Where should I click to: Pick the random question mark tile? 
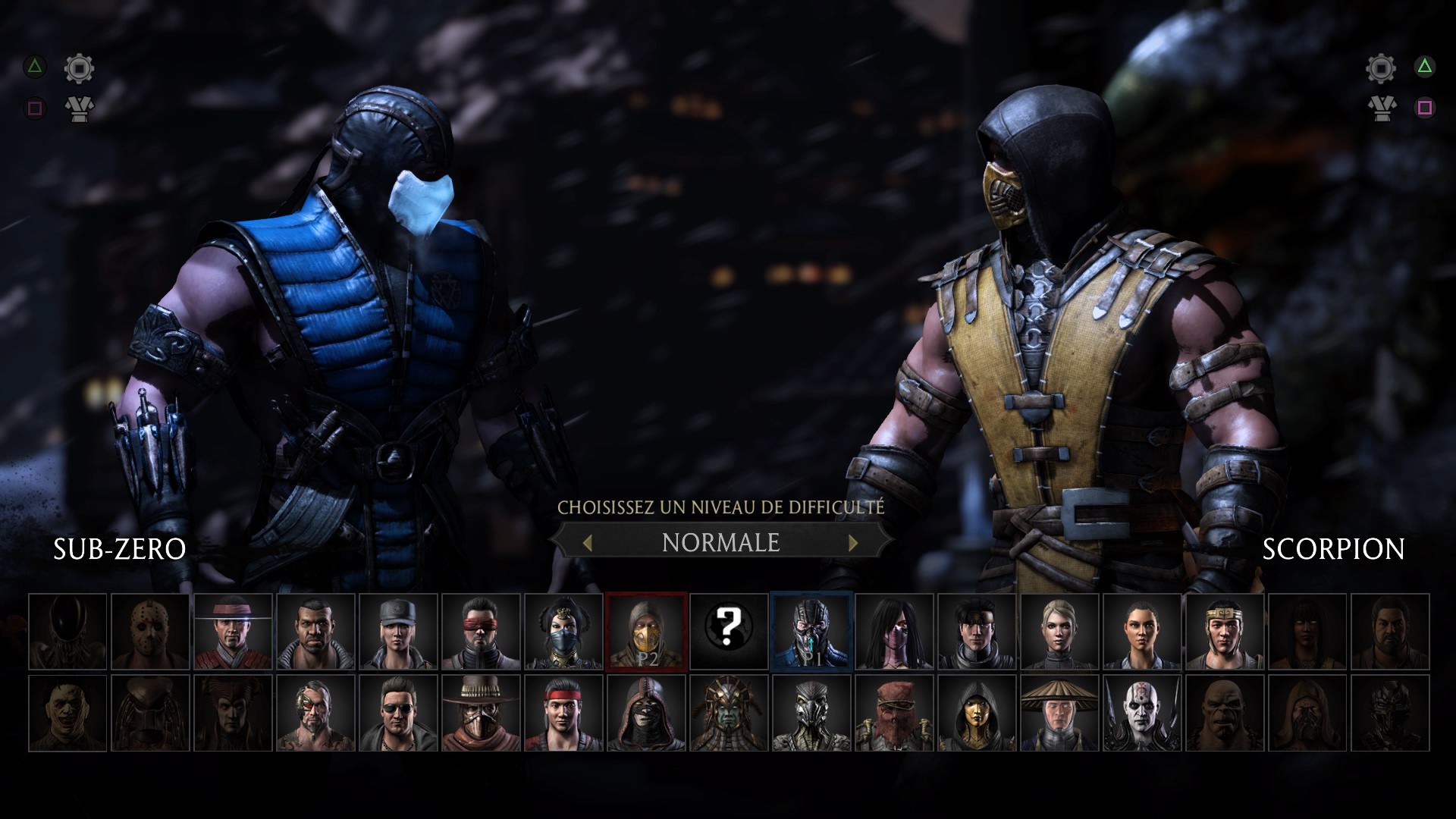729,632
